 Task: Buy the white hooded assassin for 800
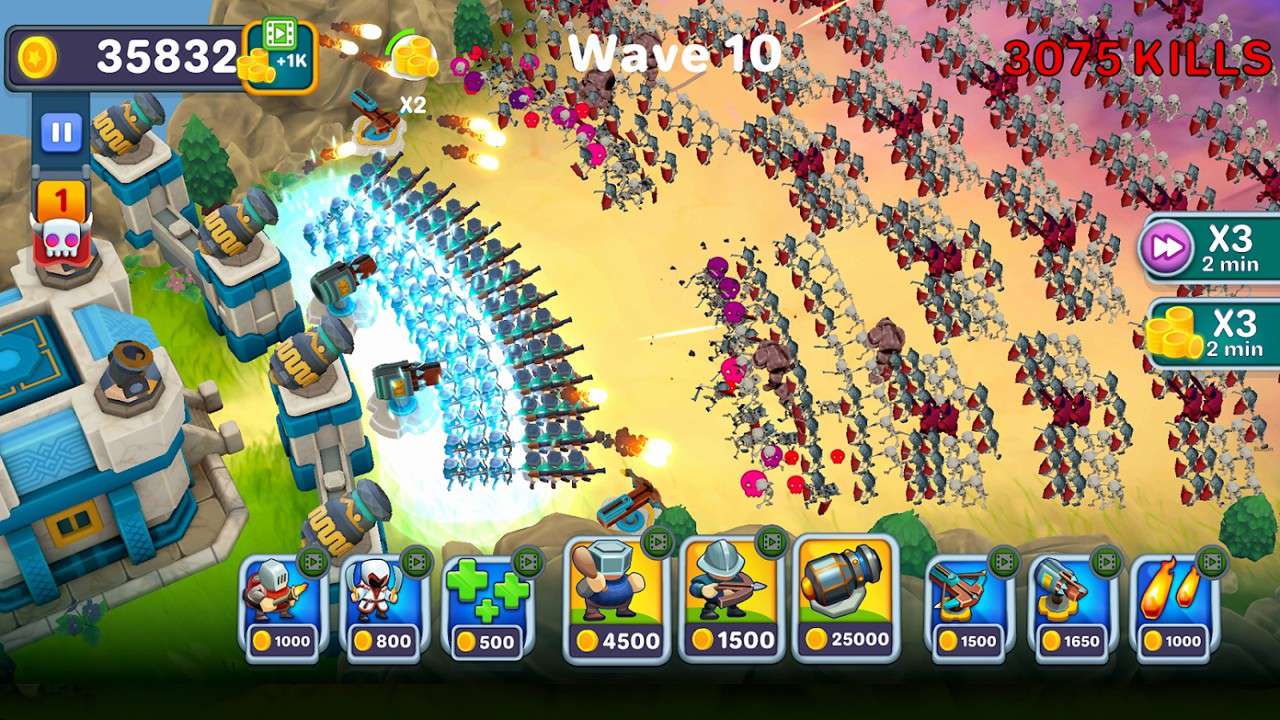point(384,607)
